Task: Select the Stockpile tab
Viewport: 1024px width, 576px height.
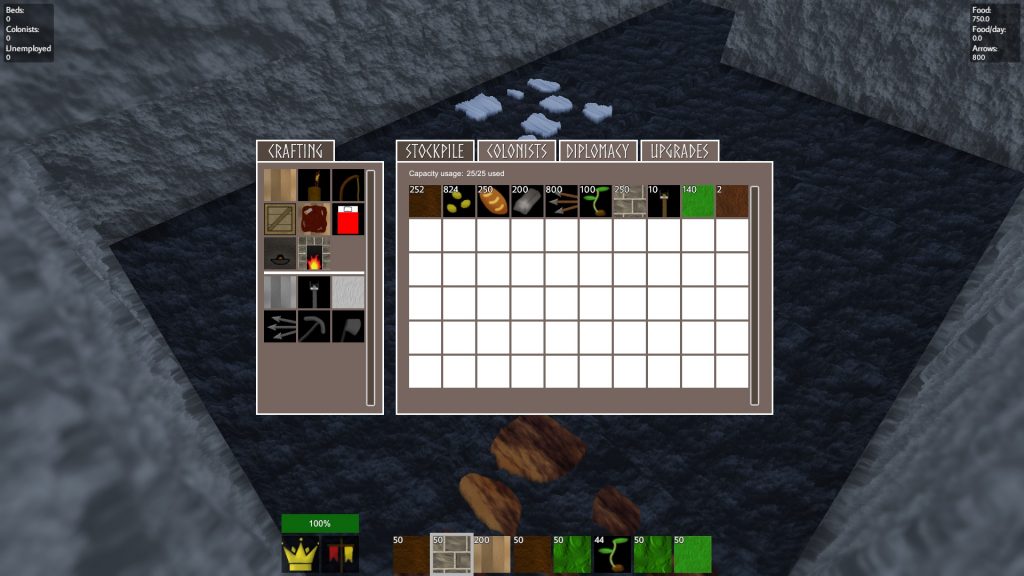Action: [435, 151]
